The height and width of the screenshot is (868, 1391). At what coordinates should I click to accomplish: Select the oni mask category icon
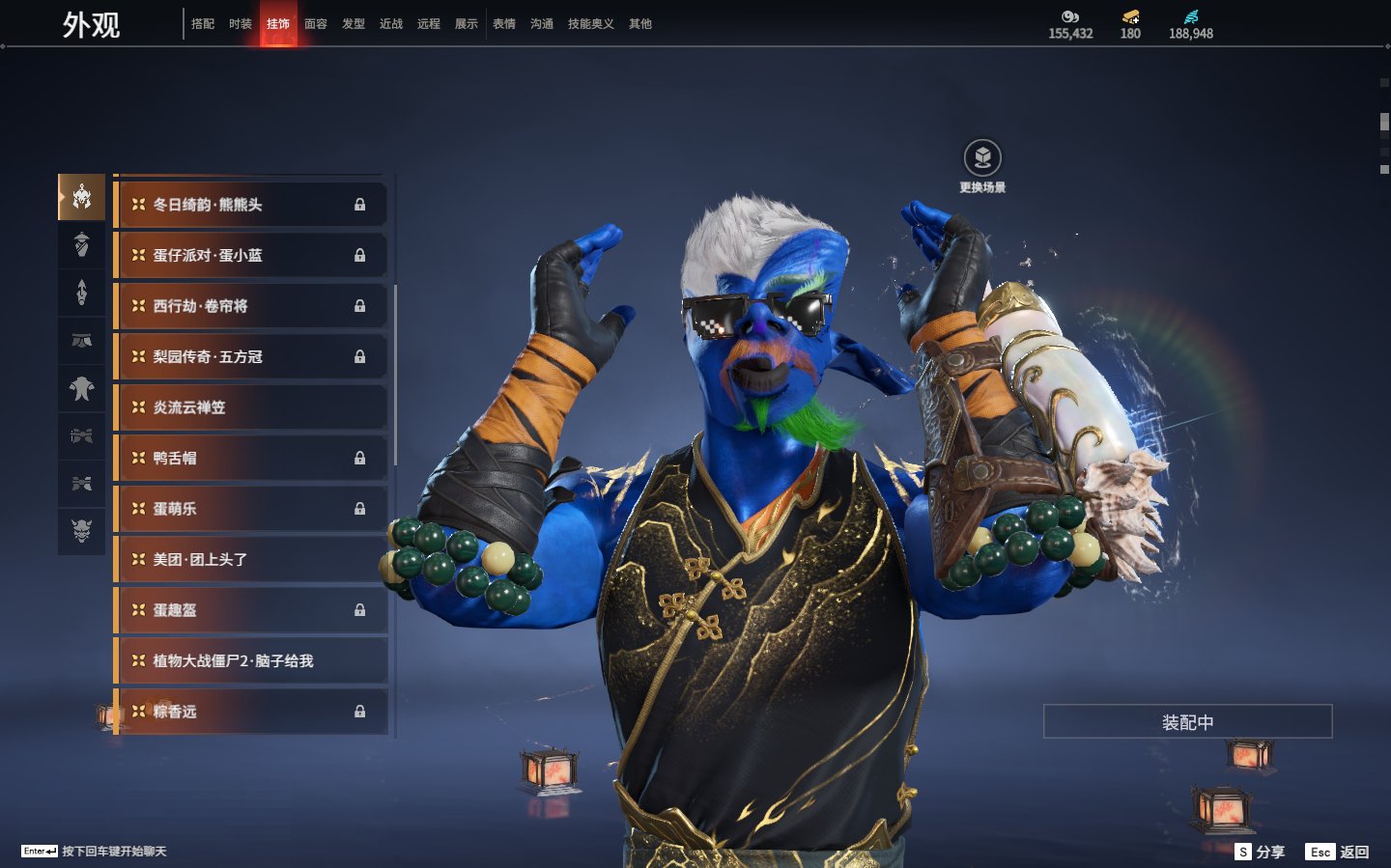[82, 530]
